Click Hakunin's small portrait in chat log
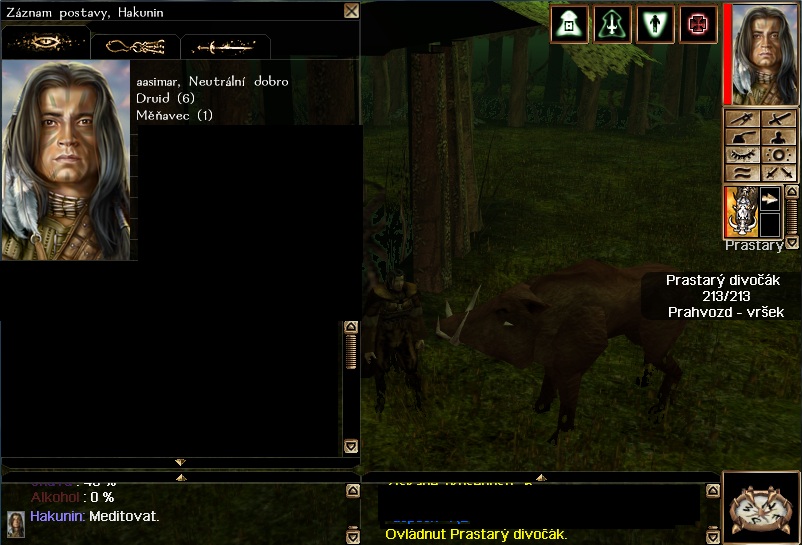802x545 pixels. pos(16,524)
